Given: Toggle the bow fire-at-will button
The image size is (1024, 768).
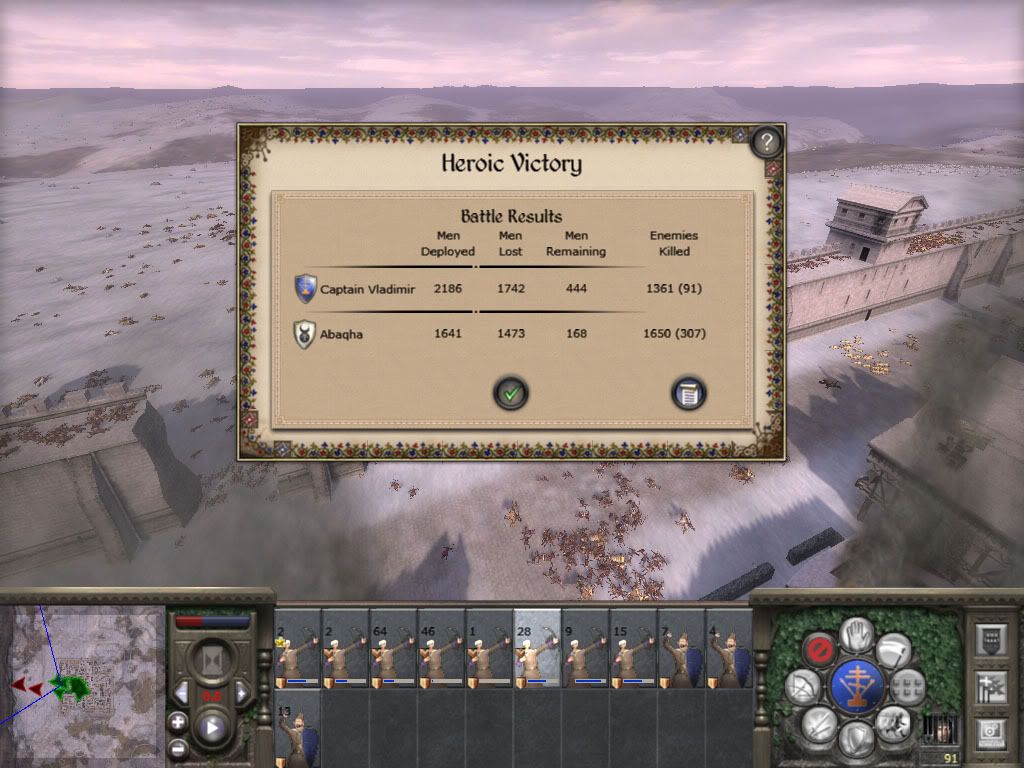Looking at the screenshot, I should [x=803, y=686].
